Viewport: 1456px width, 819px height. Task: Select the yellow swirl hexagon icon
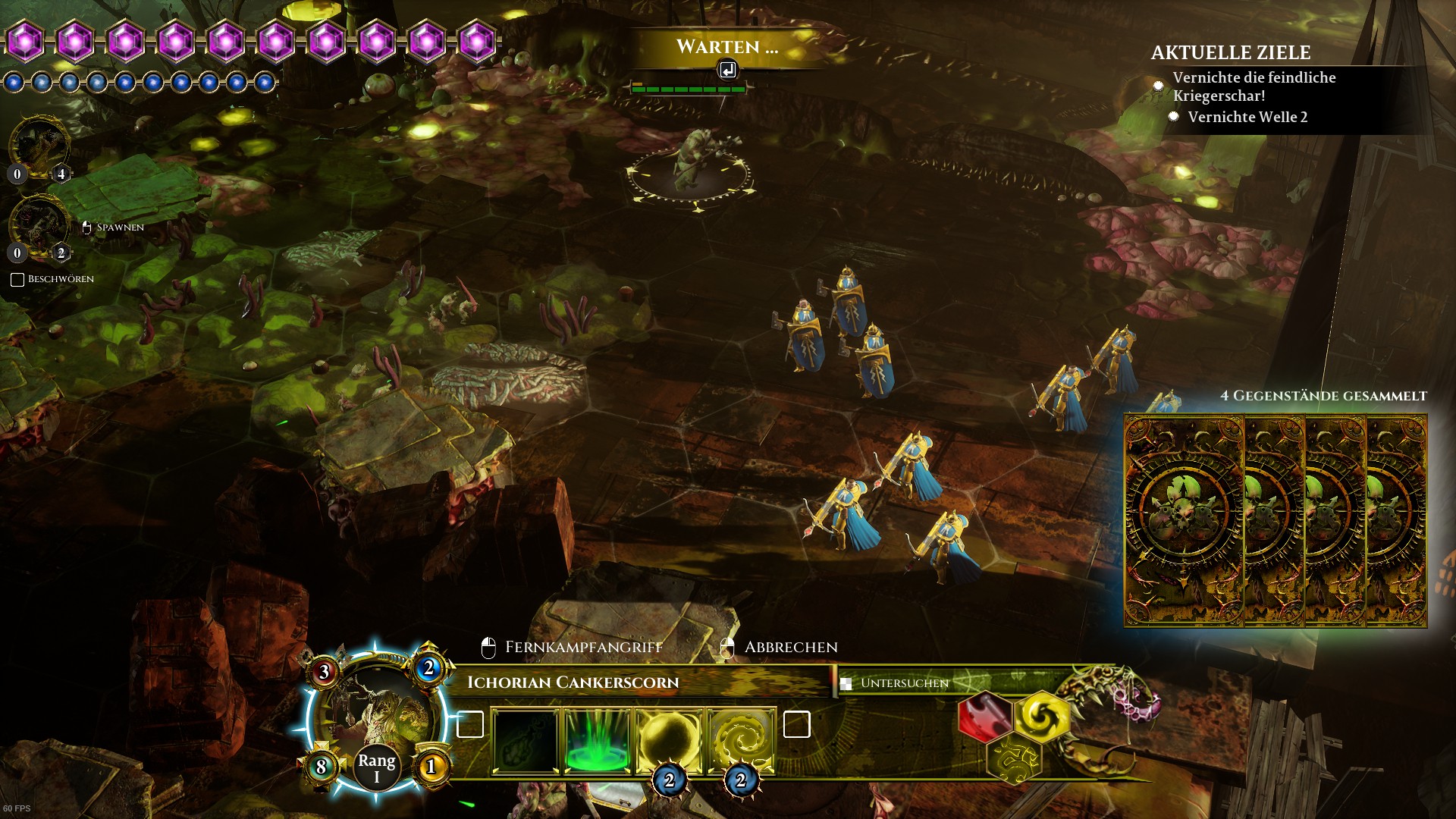(1041, 716)
